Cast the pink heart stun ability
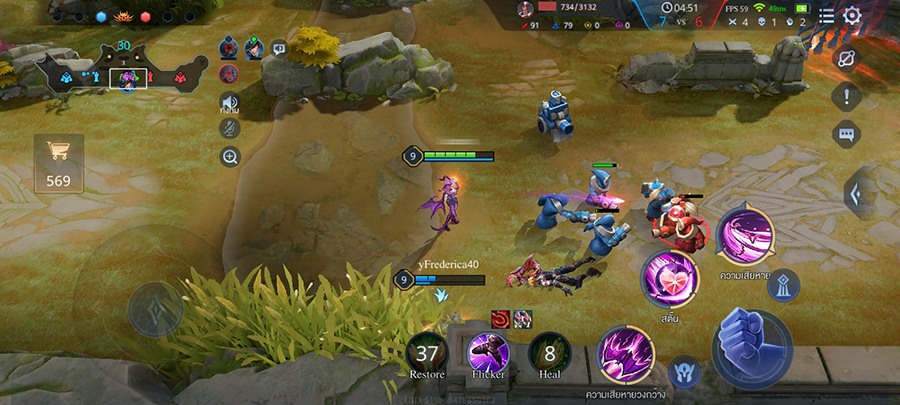This screenshot has height=405, width=900. pos(669,279)
